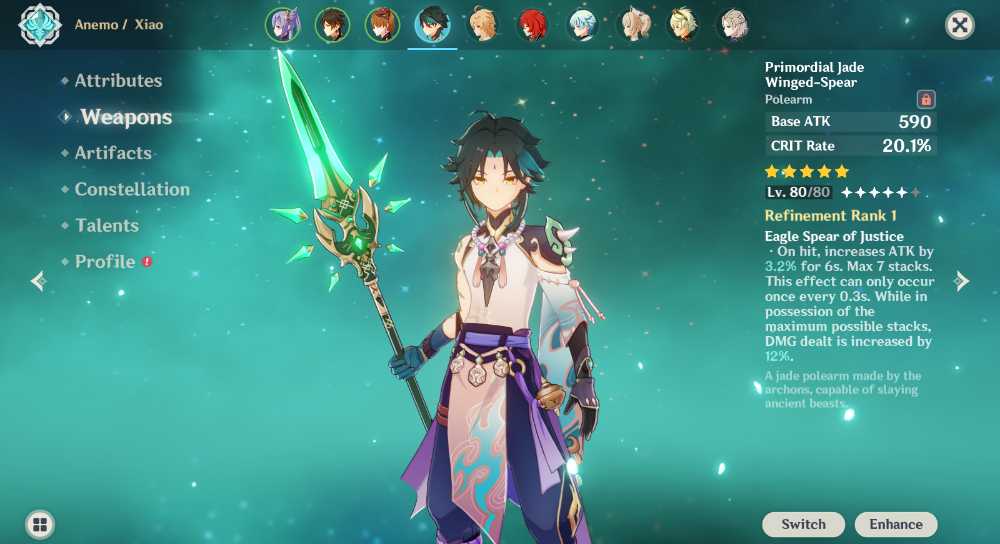Viewport: 1000px width, 544px height.
Task: Choose the pale pink-haired character portrait
Action: [733, 25]
